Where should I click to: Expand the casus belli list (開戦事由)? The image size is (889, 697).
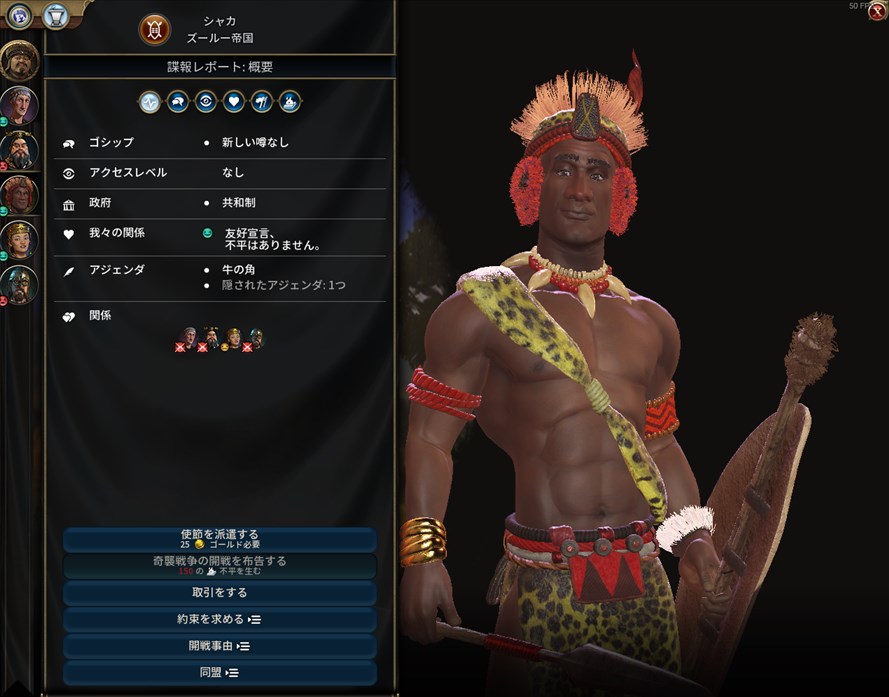220,646
